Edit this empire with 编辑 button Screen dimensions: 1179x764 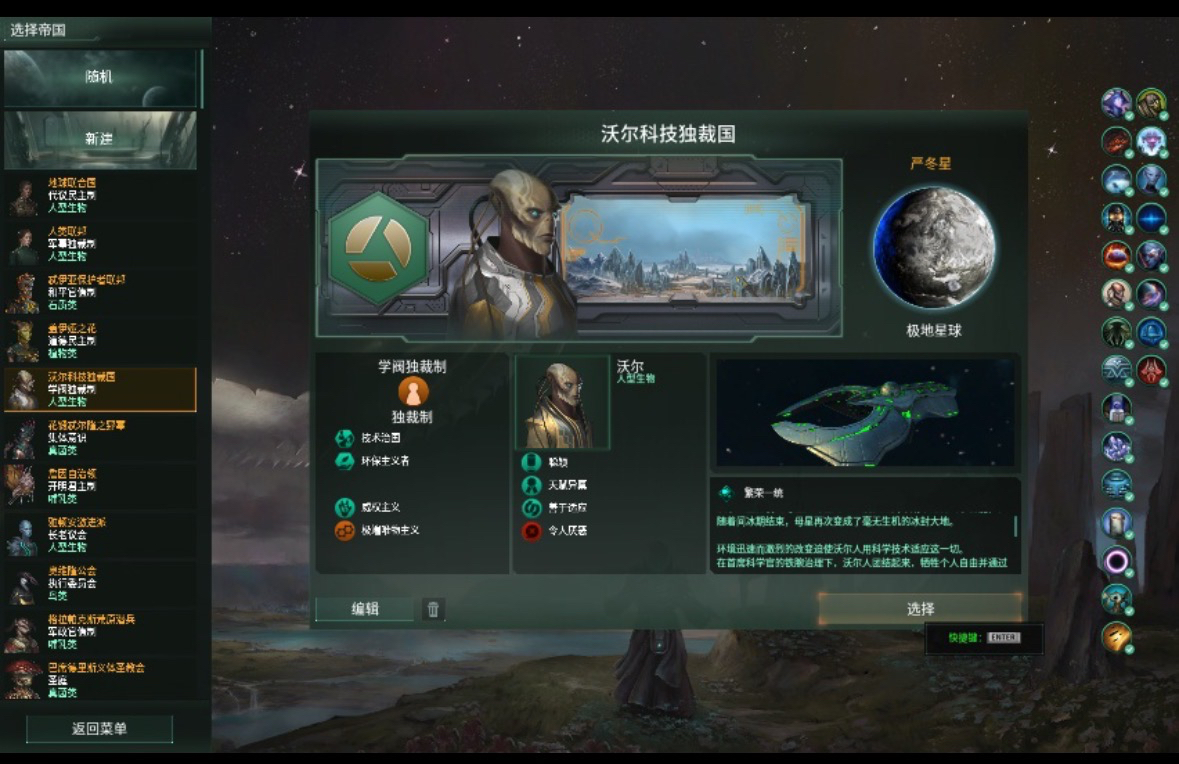(x=365, y=609)
